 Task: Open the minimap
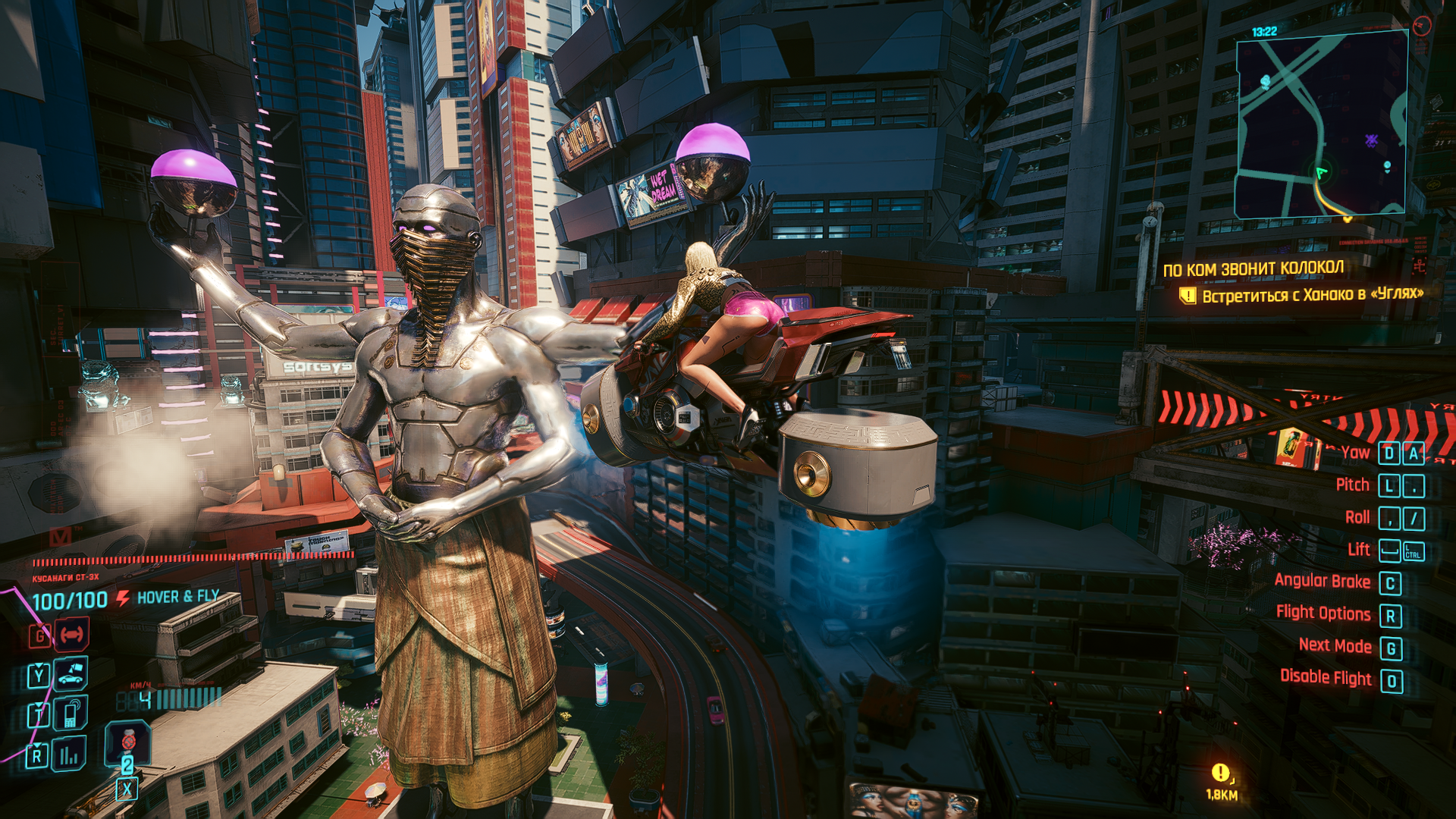pos(1322,125)
